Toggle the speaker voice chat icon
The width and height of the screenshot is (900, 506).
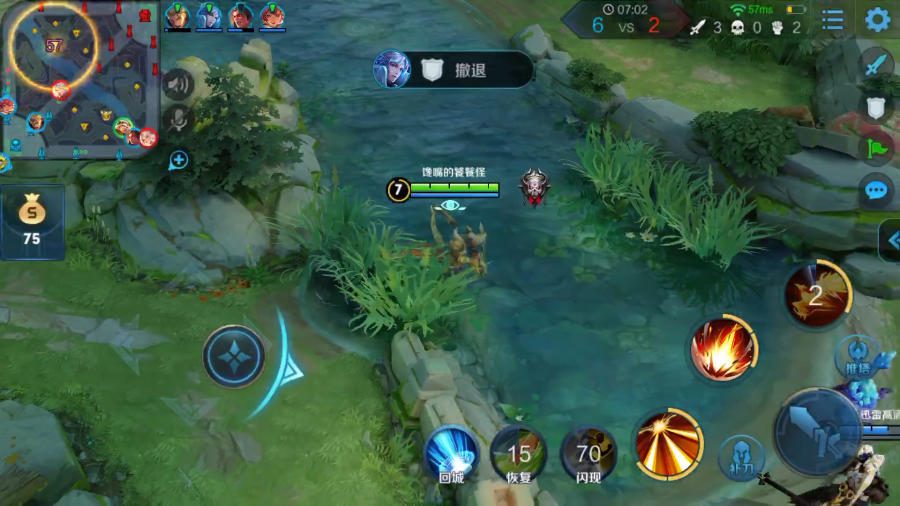click(178, 85)
